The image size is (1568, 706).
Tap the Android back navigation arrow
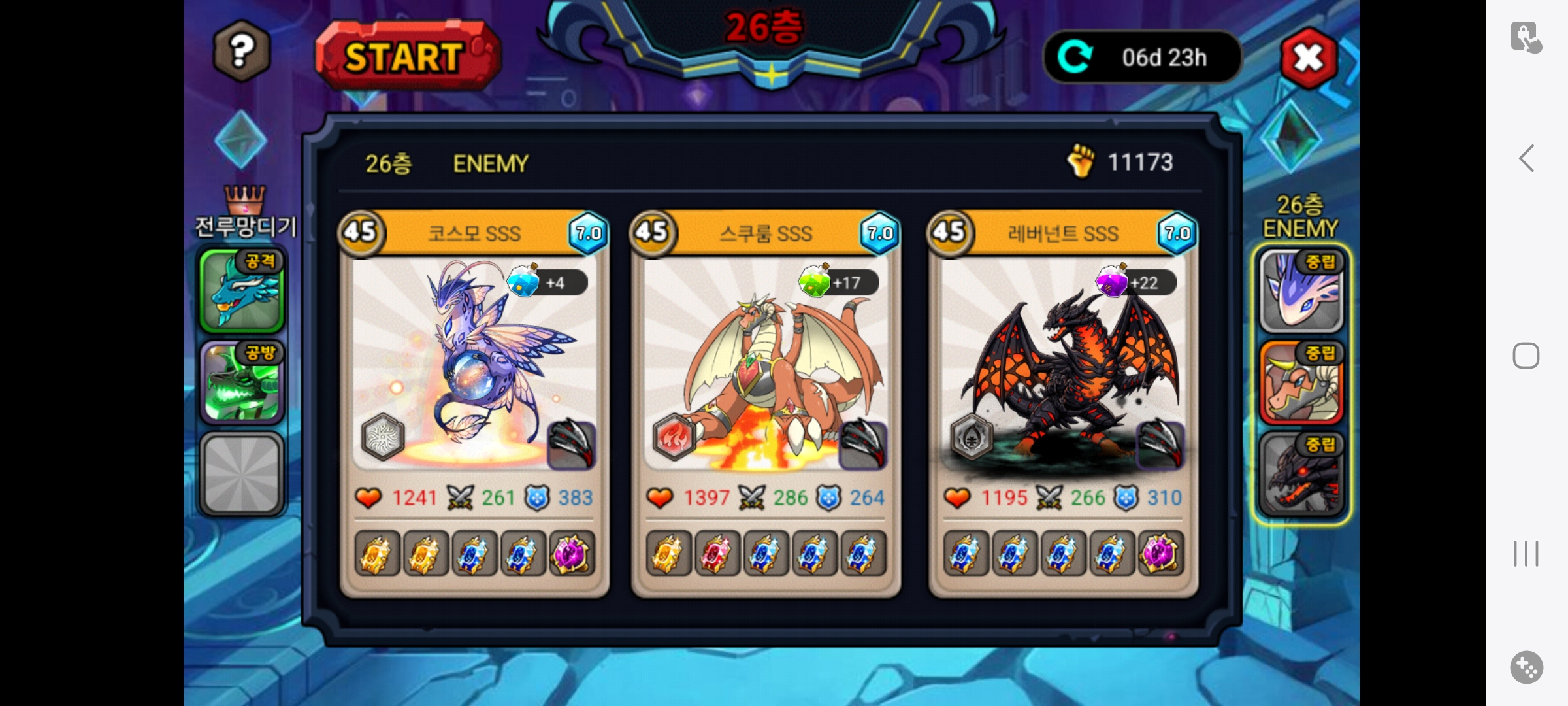pos(1526,158)
